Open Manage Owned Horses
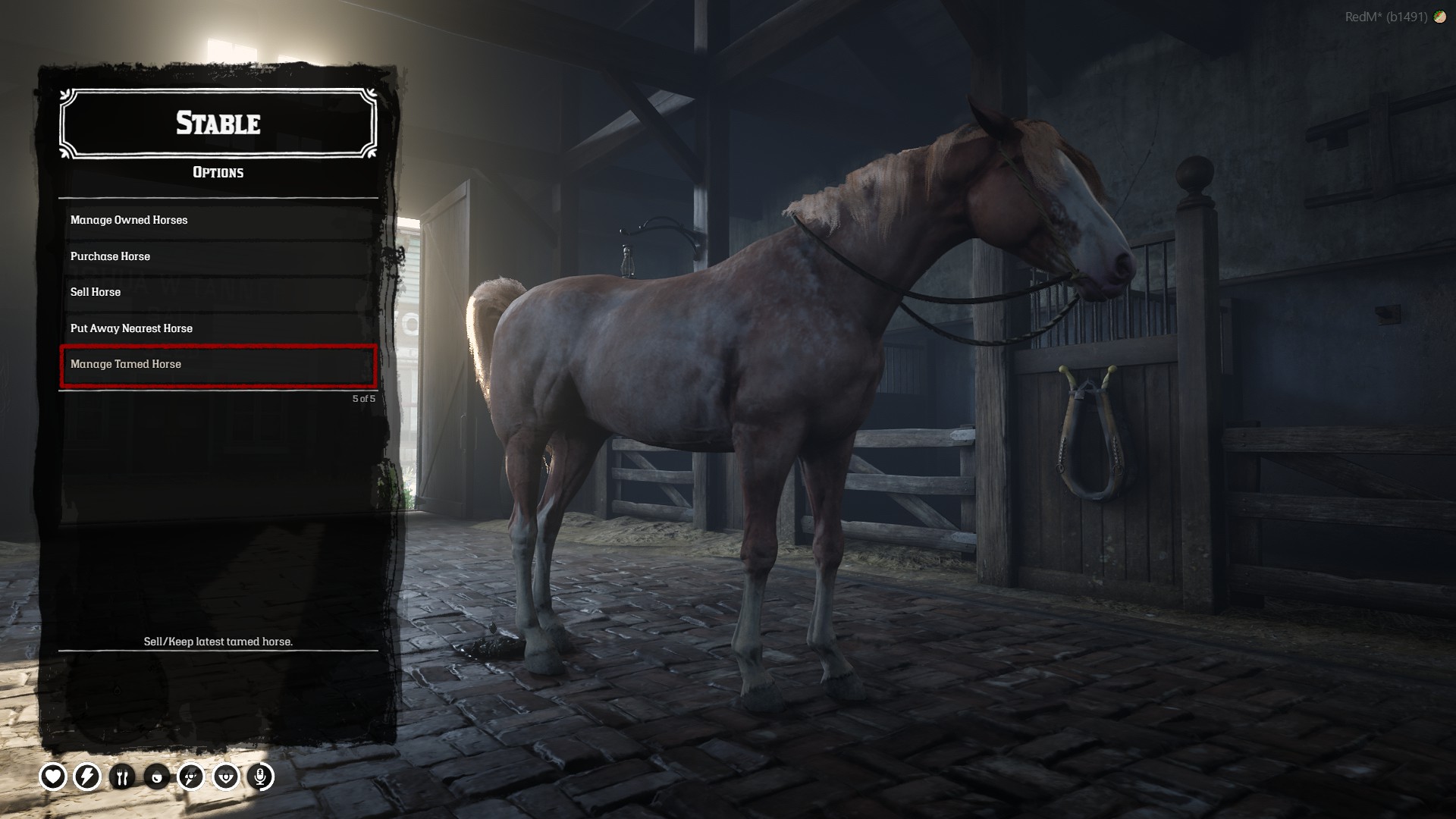The width and height of the screenshot is (1456, 819). coord(218,220)
